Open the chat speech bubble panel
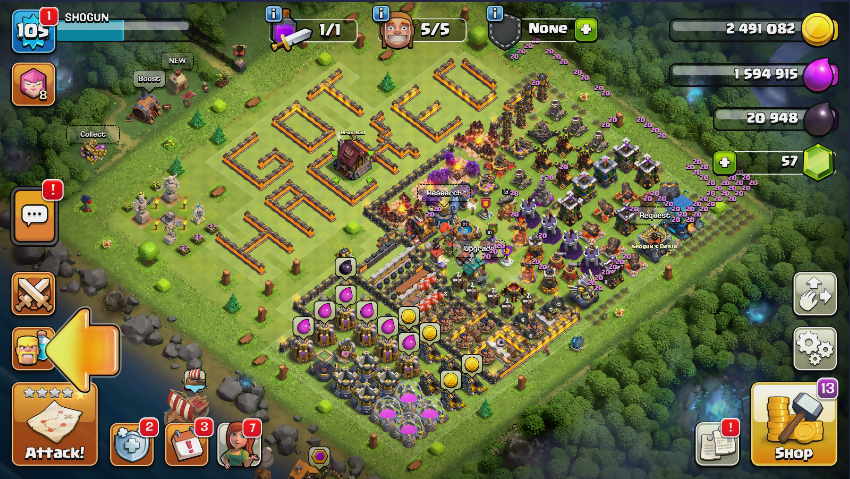This screenshot has width=850, height=479. pyautogui.click(x=34, y=217)
